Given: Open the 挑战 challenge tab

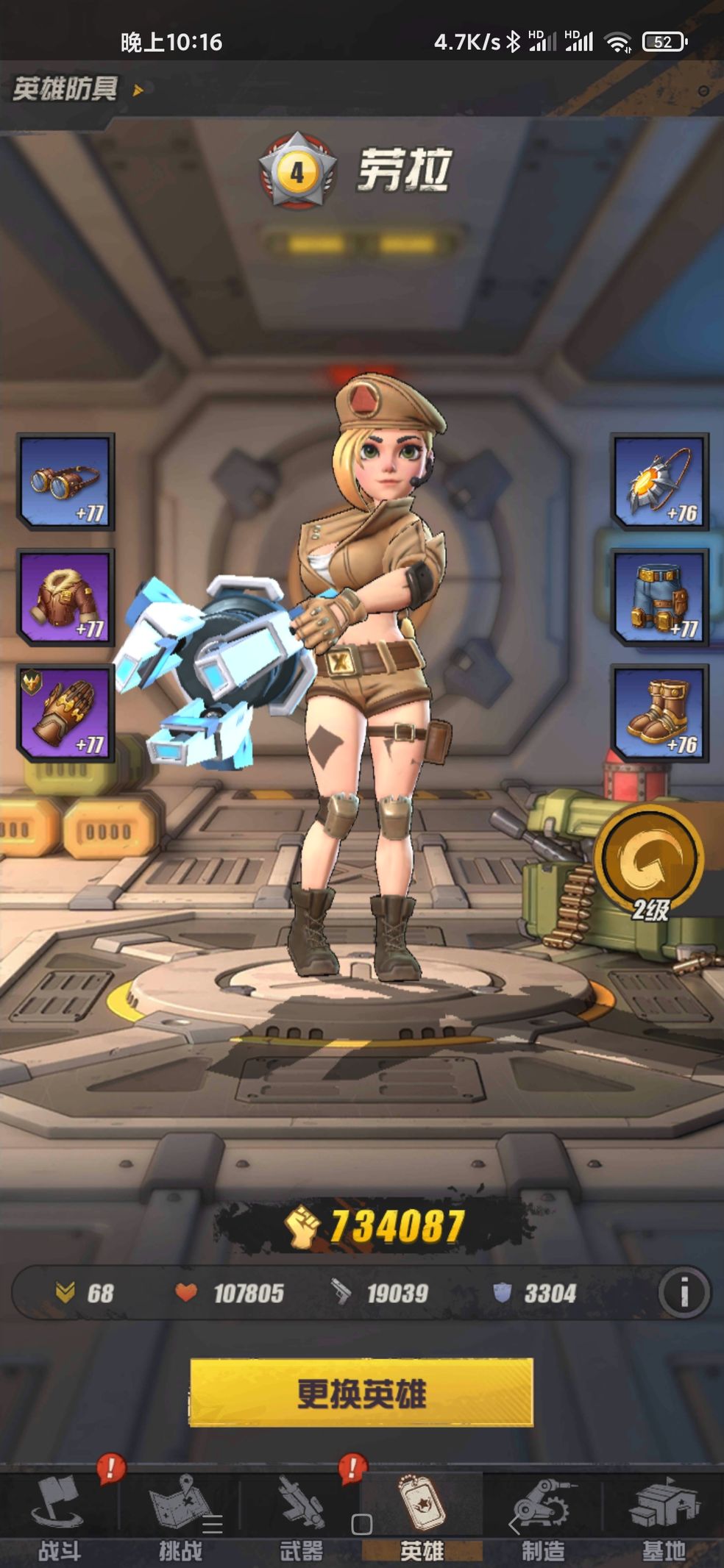Looking at the screenshot, I should coord(180,1519).
